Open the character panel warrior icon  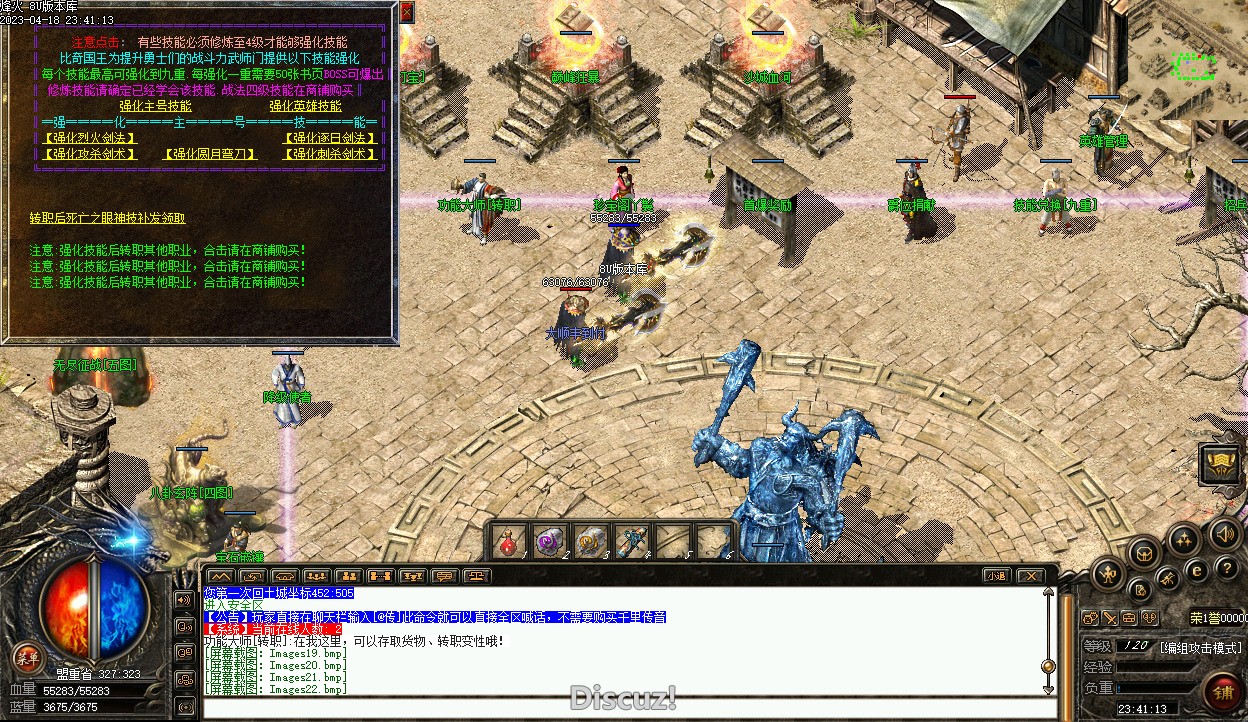click(1108, 573)
